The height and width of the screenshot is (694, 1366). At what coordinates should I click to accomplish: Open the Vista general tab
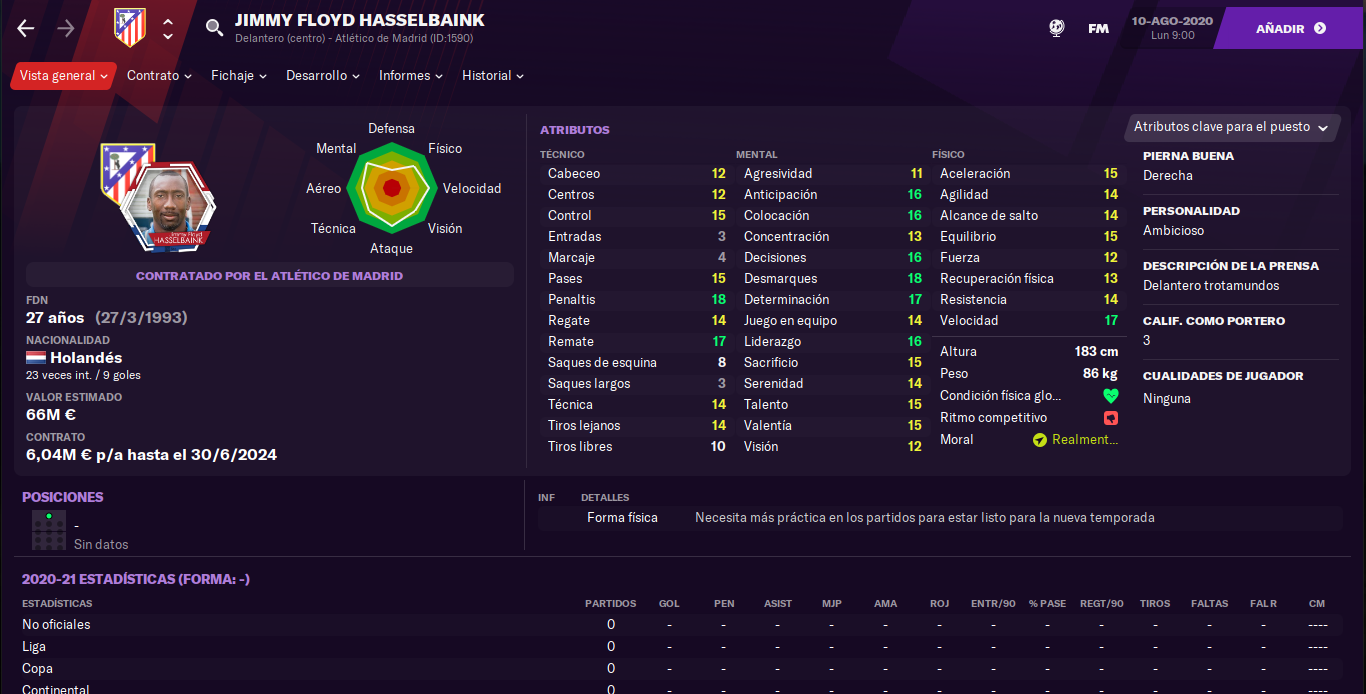pyautogui.click(x=64, y=76)
